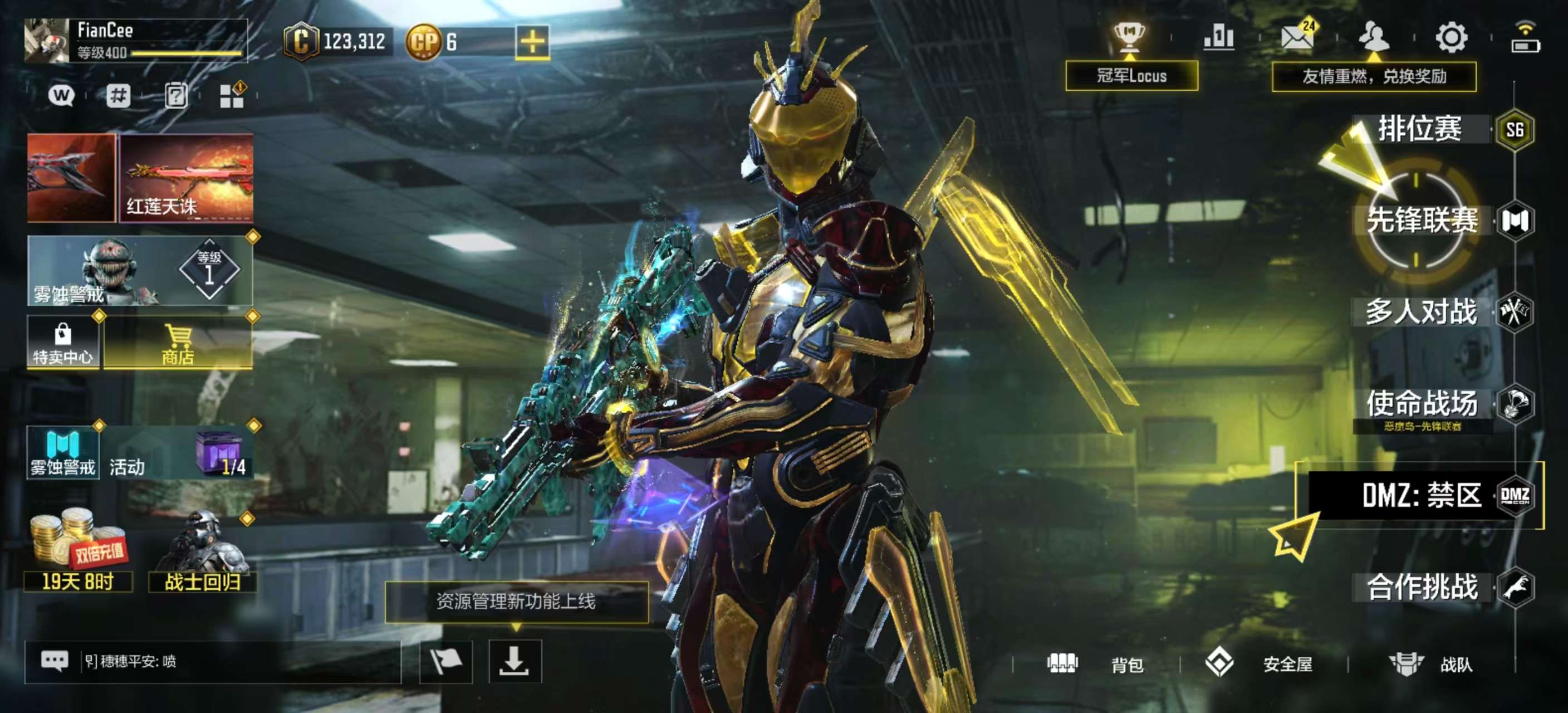Open the mail inbox envelope
The width and height of the screenshot is (1568, 713).
click(1296, 37)
